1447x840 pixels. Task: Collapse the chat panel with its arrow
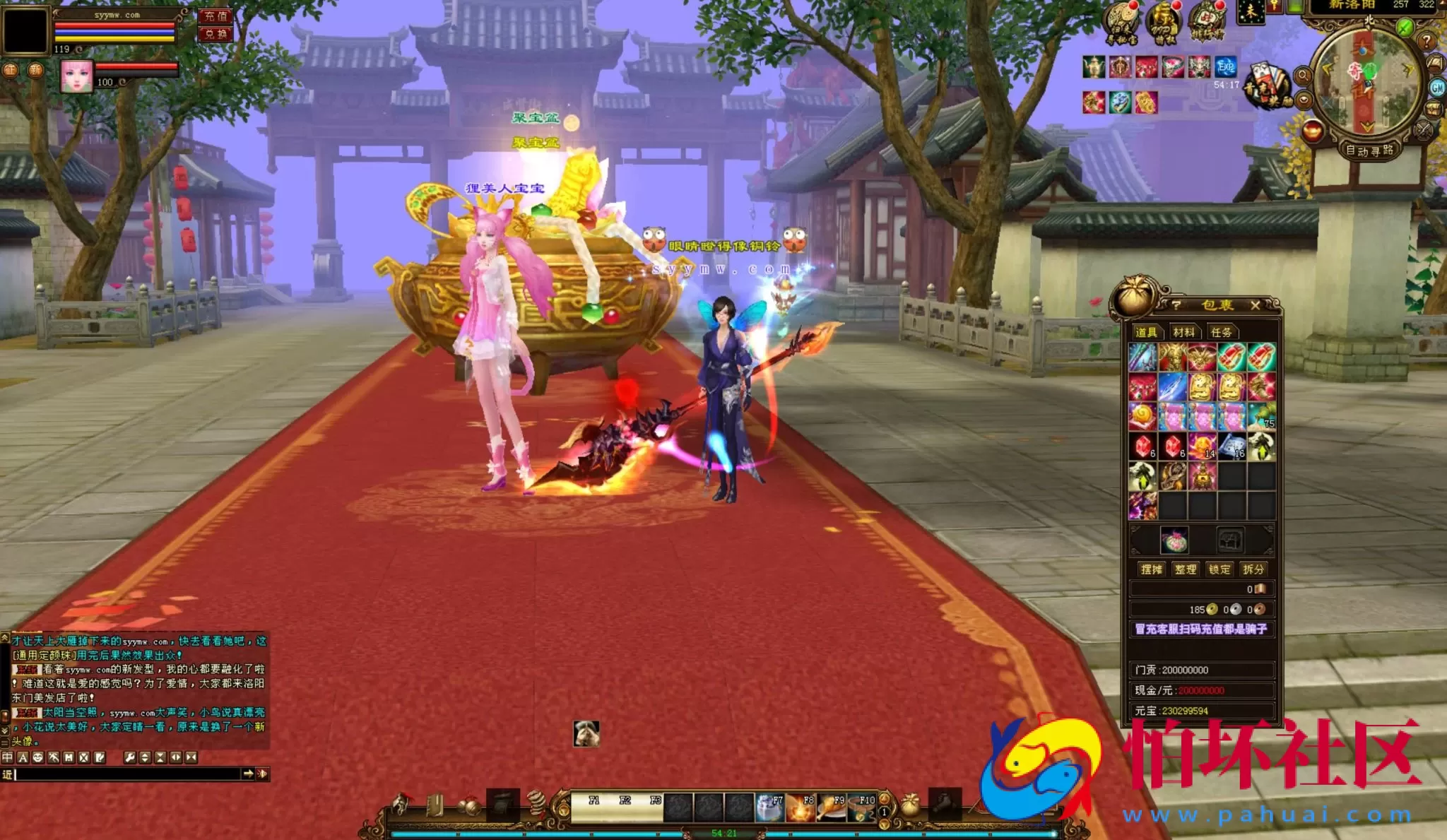point(6,730)
